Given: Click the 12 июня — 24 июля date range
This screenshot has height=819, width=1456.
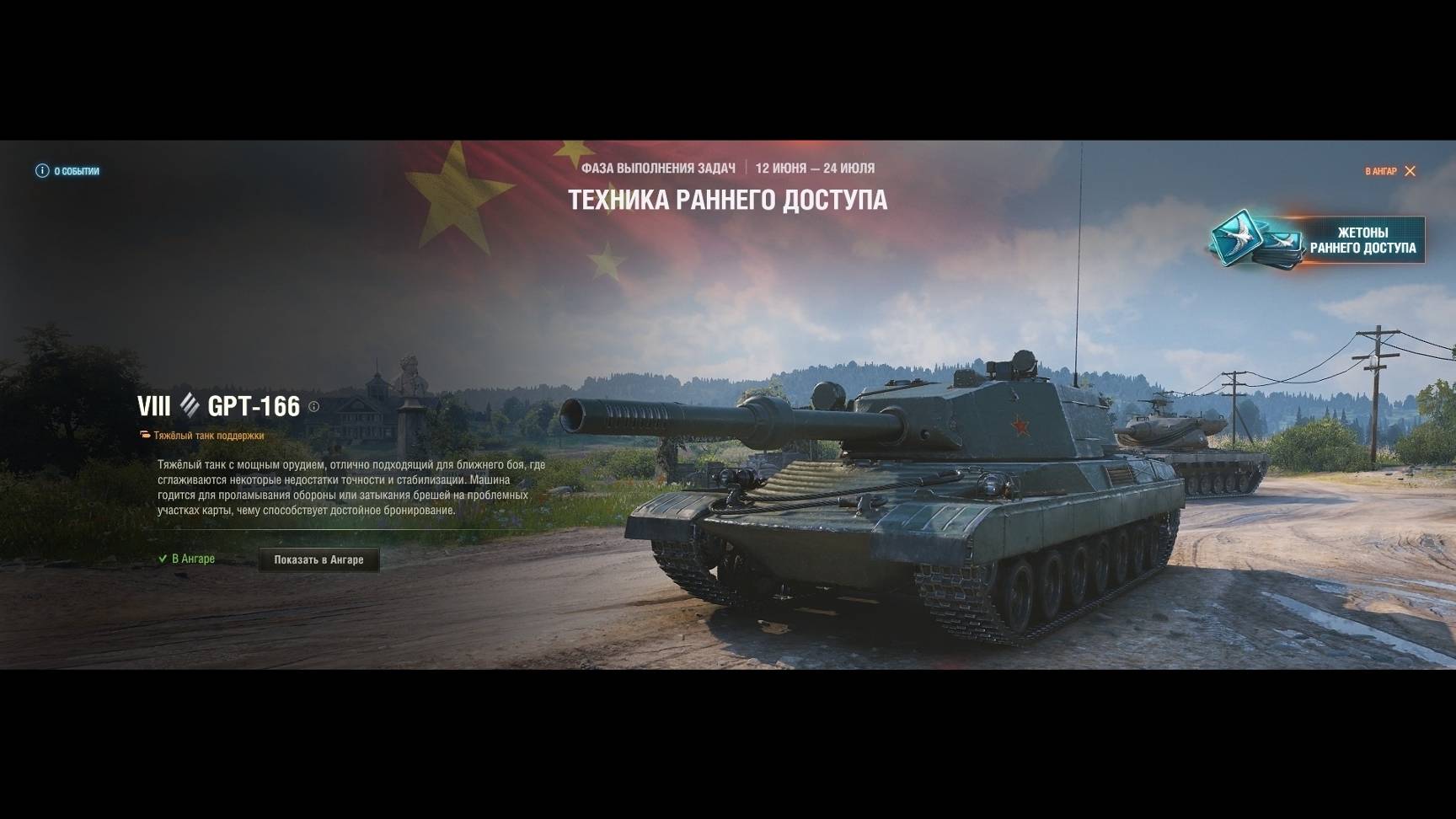Looking at the screenshot, I should pyautogui.click(x=816, y=167).
